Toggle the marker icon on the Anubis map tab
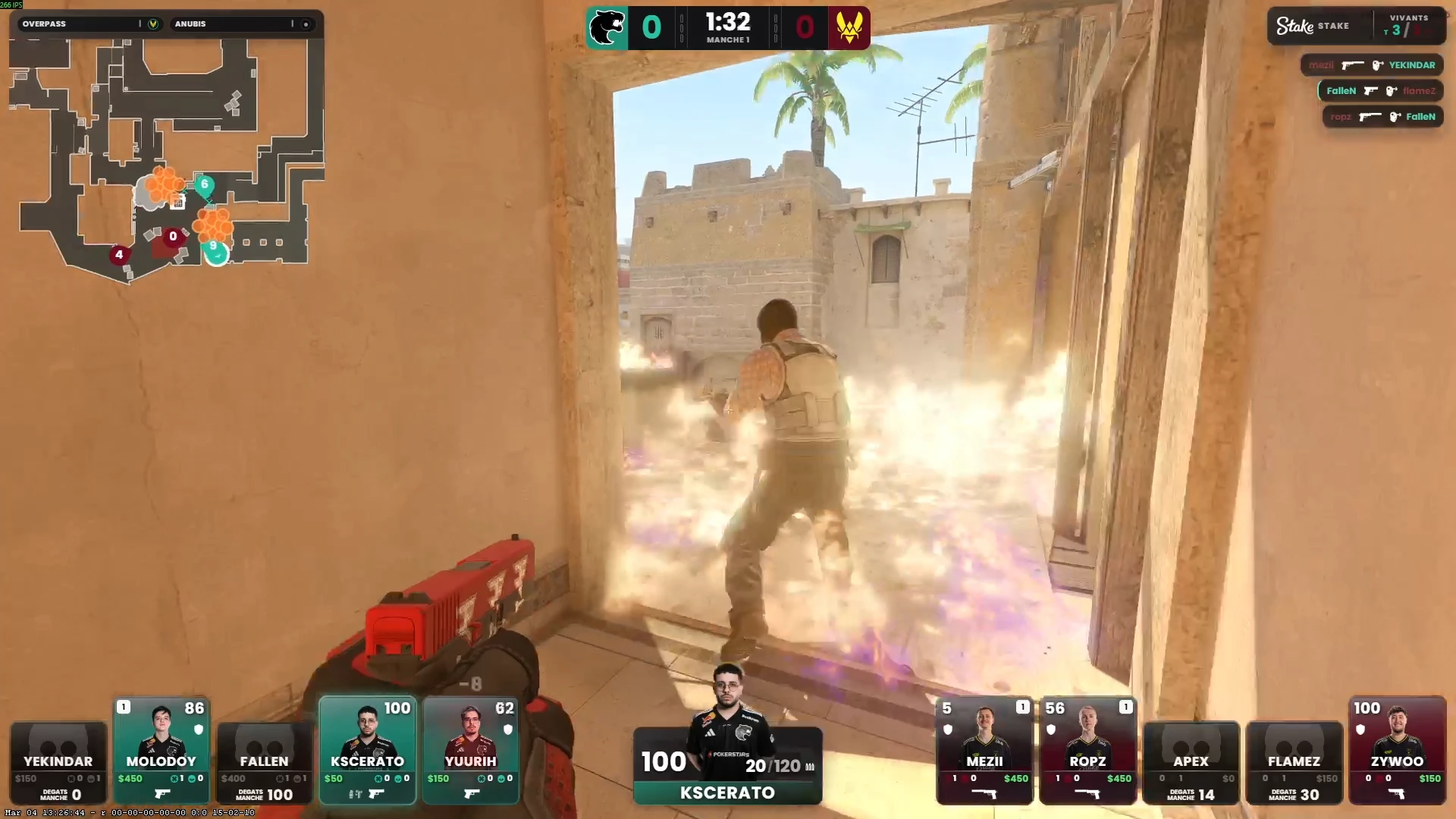This screenshot has height=819, width=1456. pos(306,24)
